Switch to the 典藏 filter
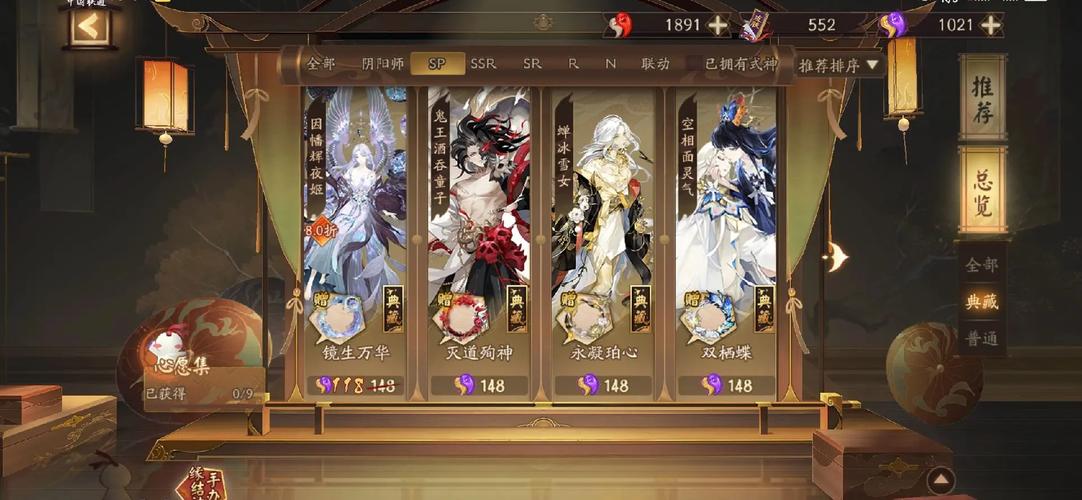 click(x=981, y=300)
